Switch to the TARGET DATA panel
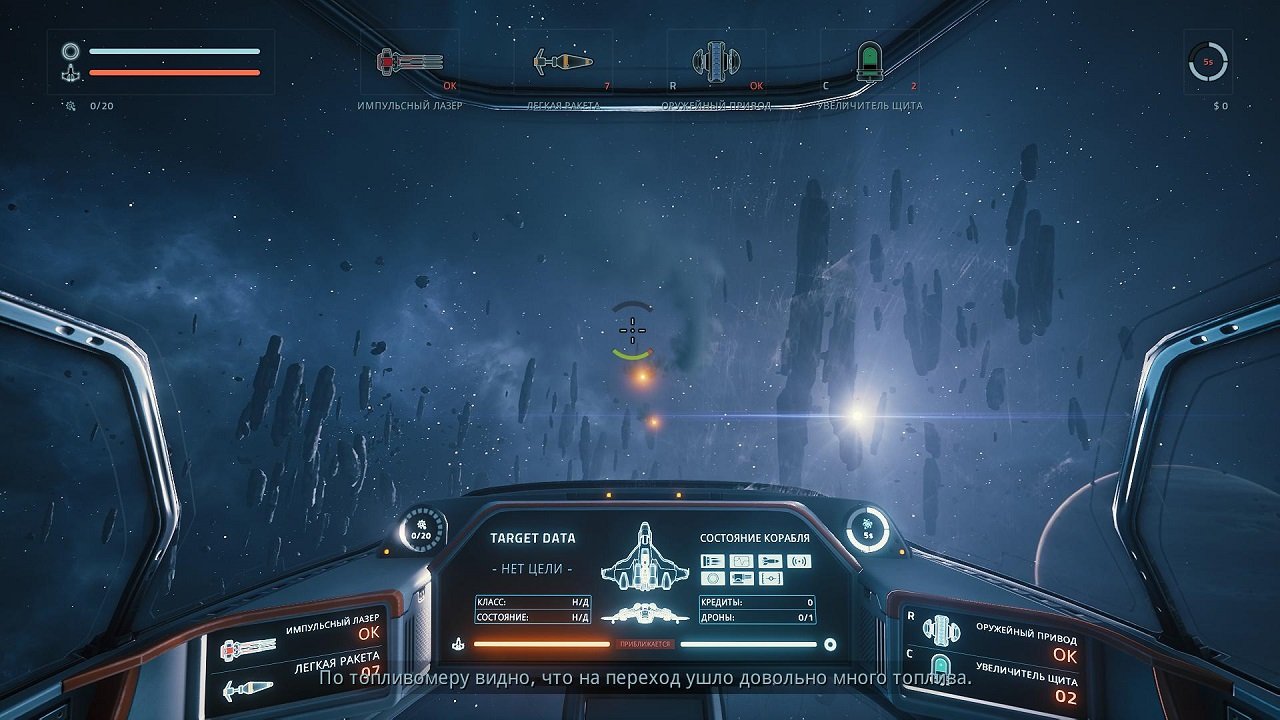 point(531,537)
